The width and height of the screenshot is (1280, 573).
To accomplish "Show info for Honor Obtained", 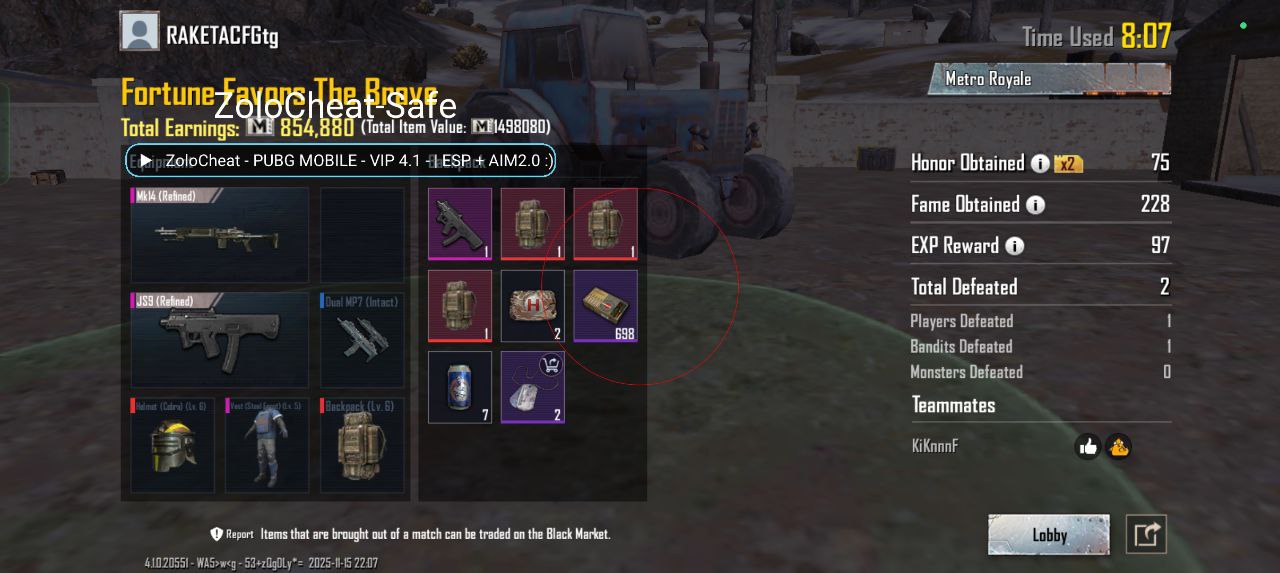I will tap(1040, 163).
